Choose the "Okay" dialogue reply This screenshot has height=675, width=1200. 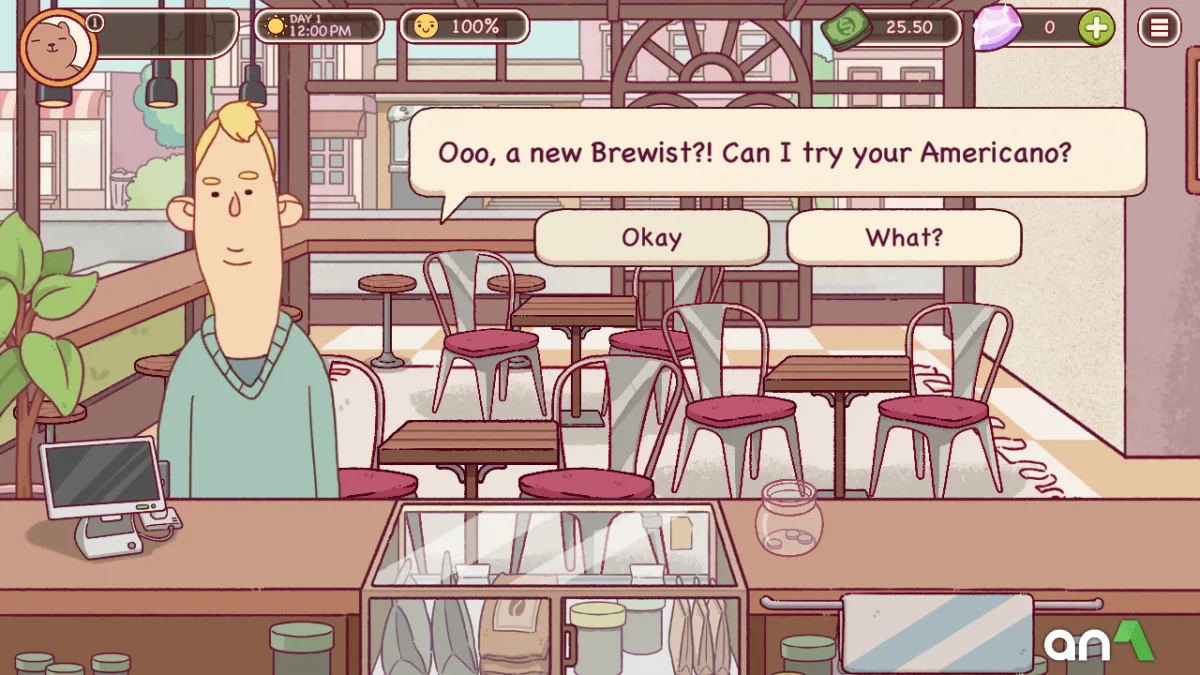[x=651, y=238]
